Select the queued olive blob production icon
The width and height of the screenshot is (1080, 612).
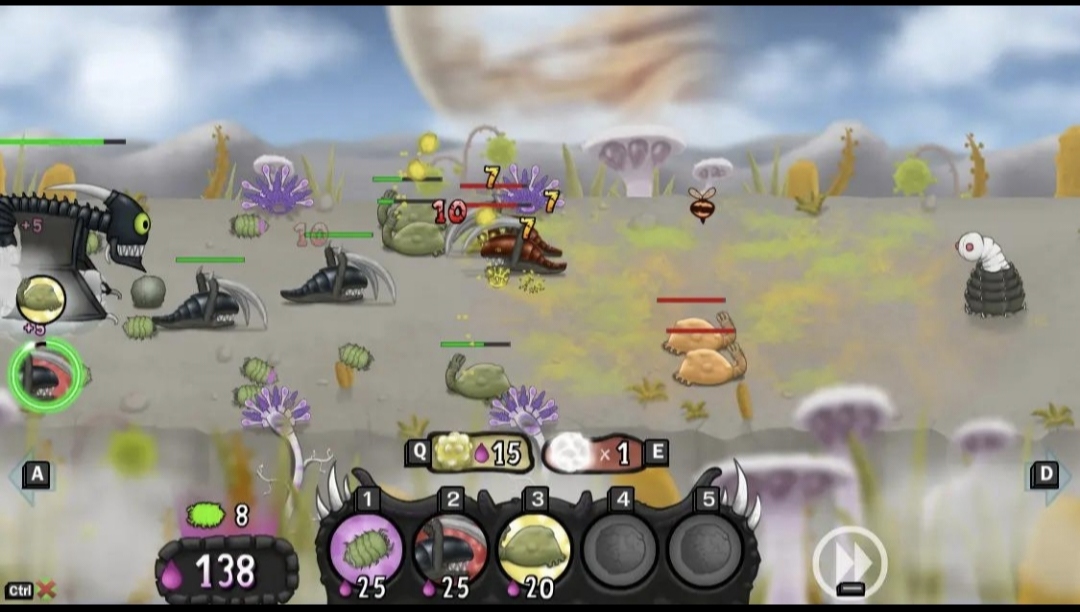(x=41, y=298)
